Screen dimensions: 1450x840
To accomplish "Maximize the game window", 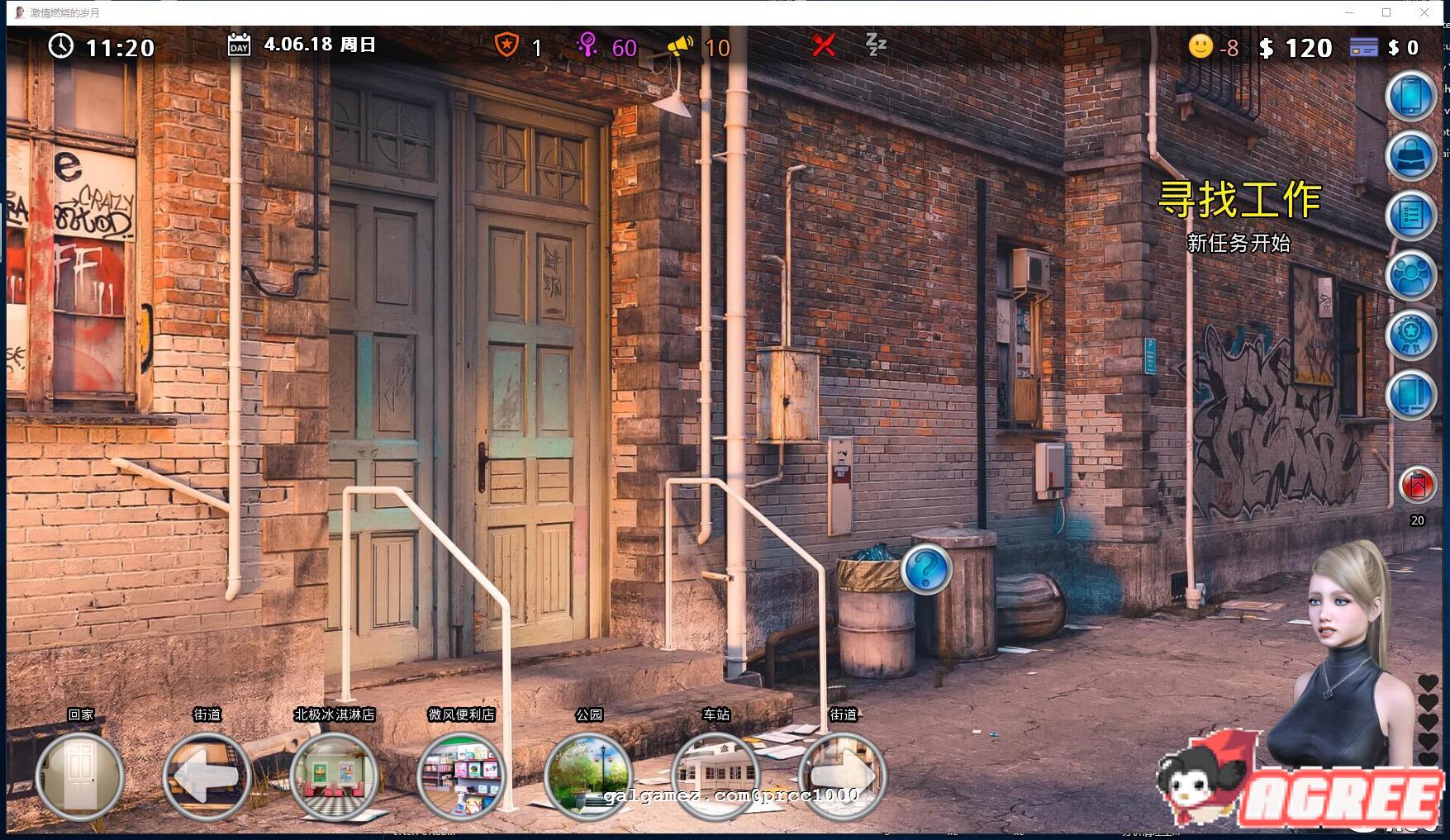I will point(1386,12).
